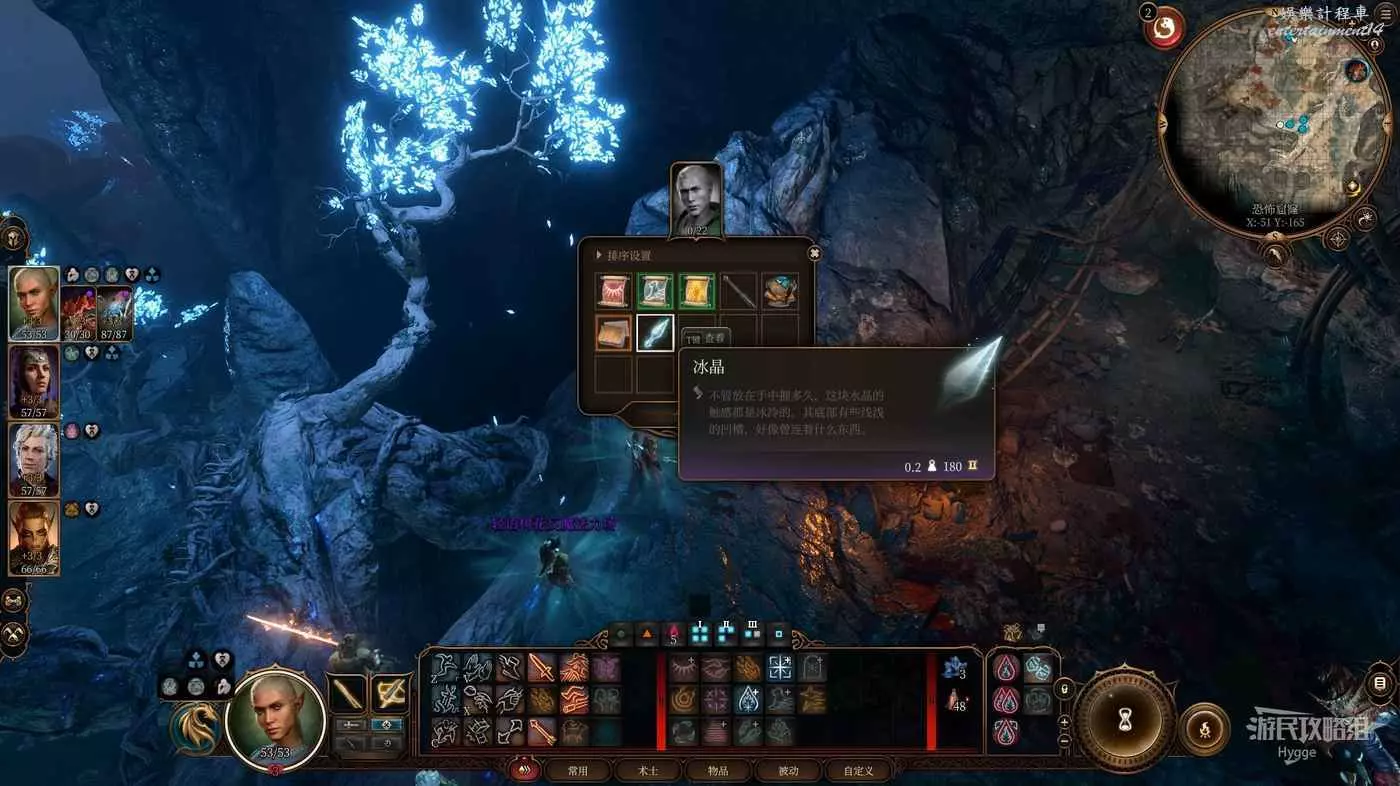Switch to the 术士 hotbar tab

[648, 771]
